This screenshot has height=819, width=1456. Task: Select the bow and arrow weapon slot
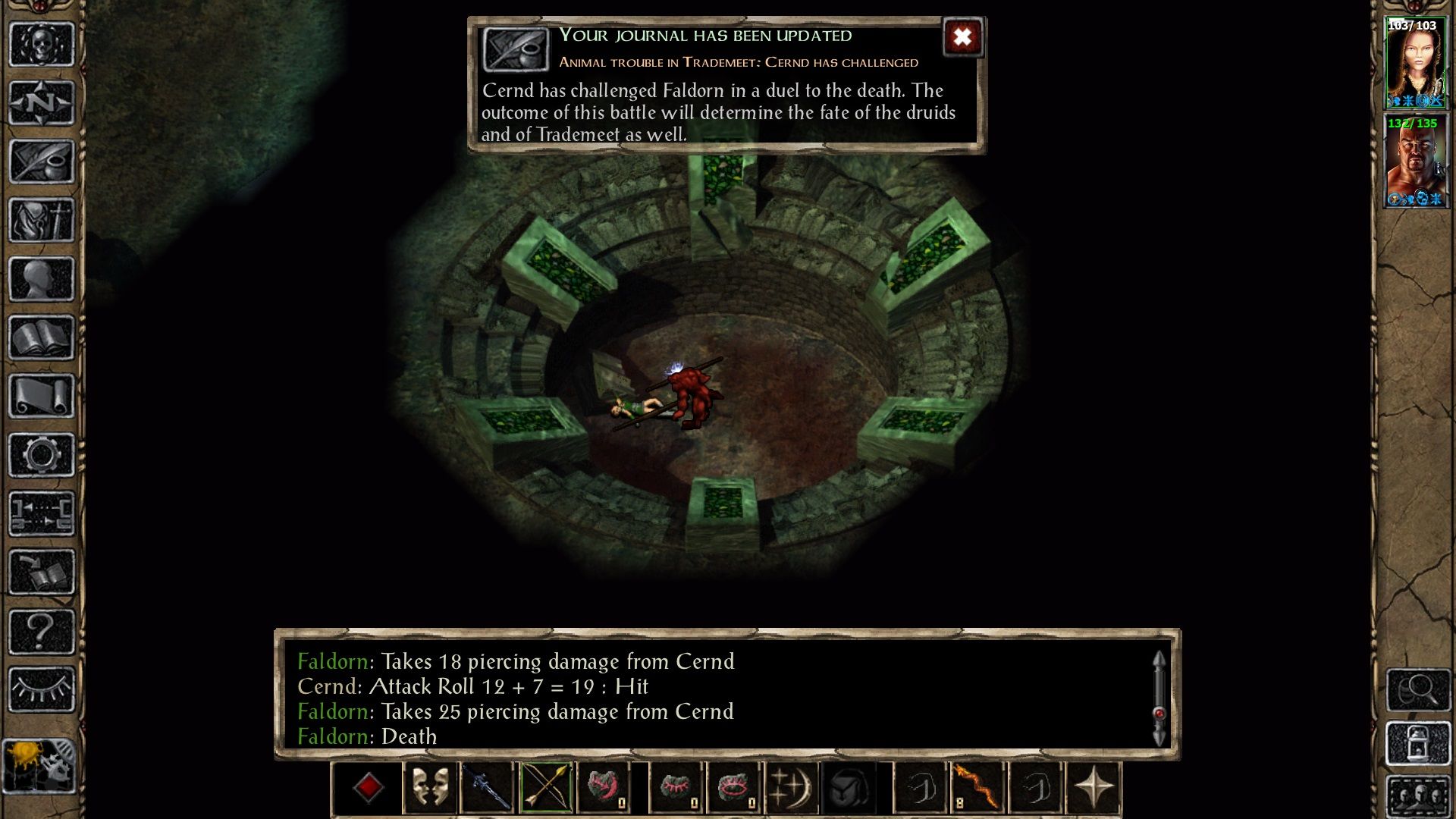545,788
